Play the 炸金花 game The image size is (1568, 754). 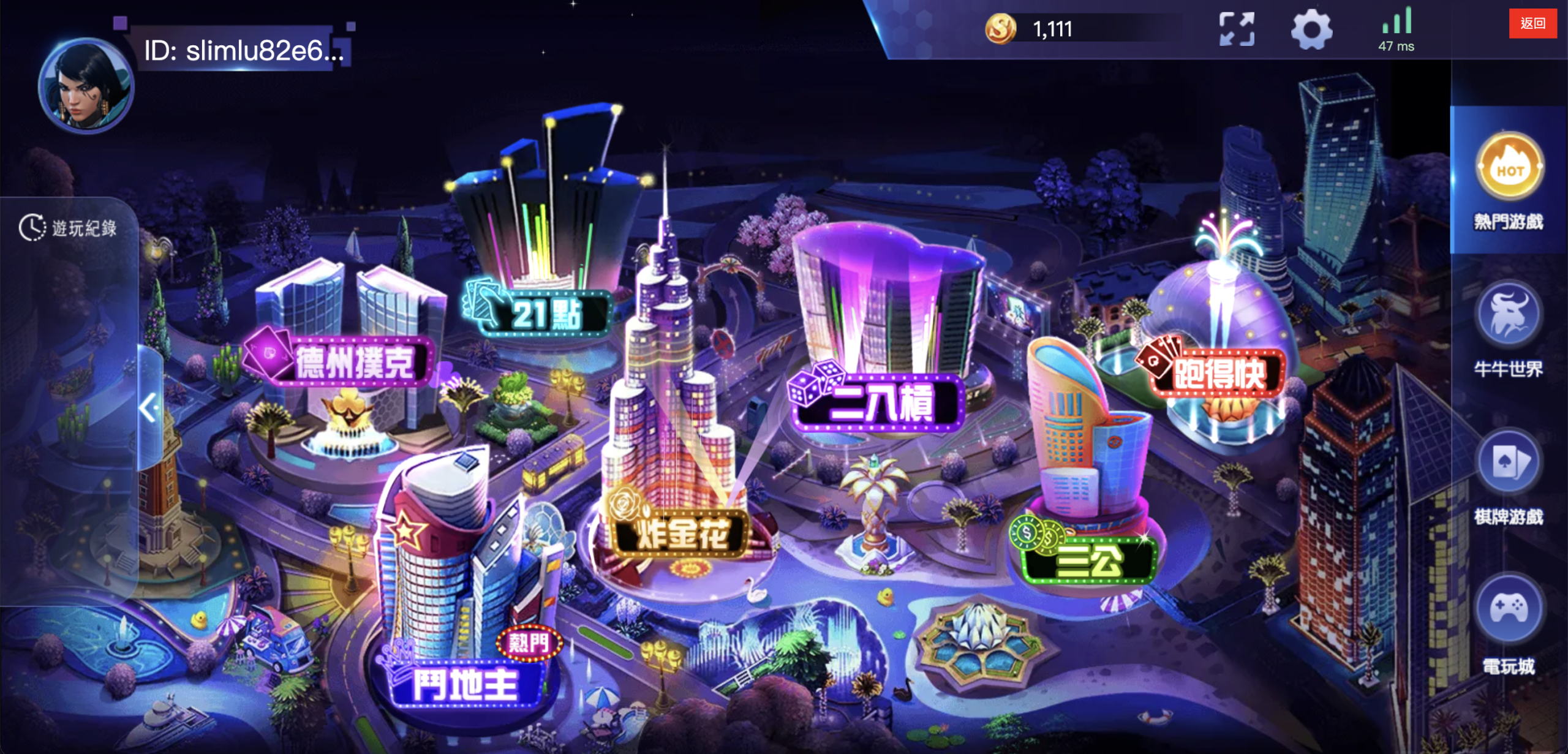tap(682, 533)
